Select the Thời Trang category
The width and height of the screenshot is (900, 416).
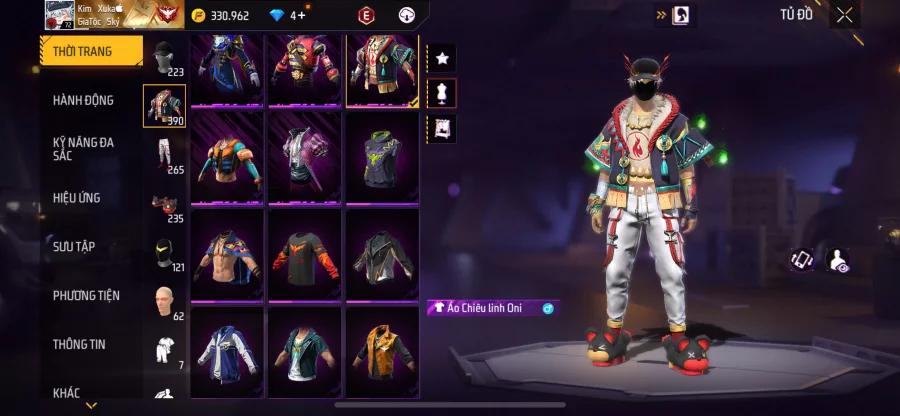pyautogui.click(x=84, y=51)
